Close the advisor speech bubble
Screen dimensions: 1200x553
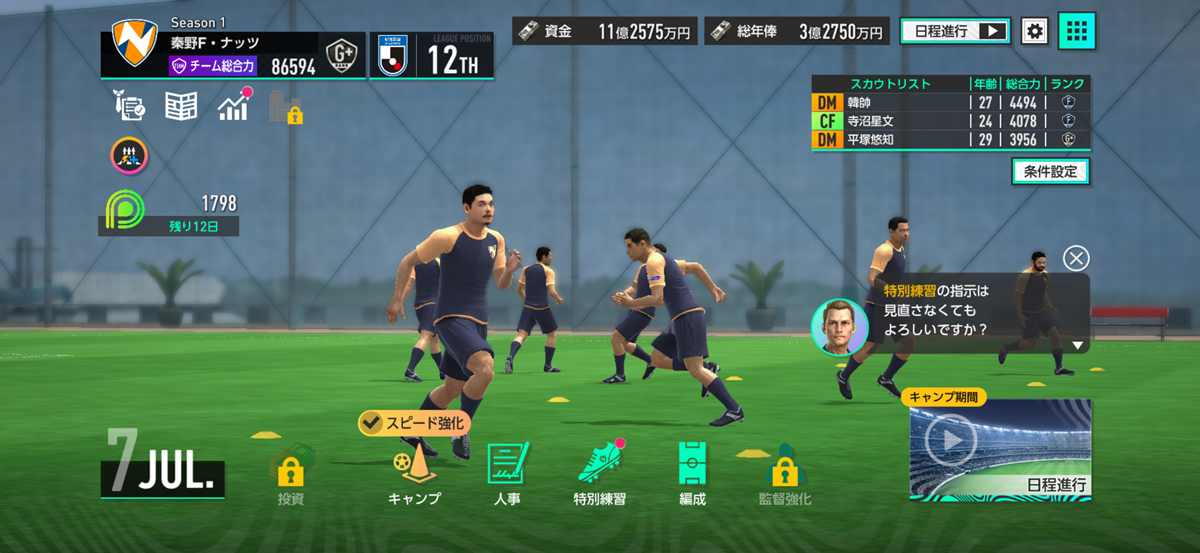tap(1076, 258)
